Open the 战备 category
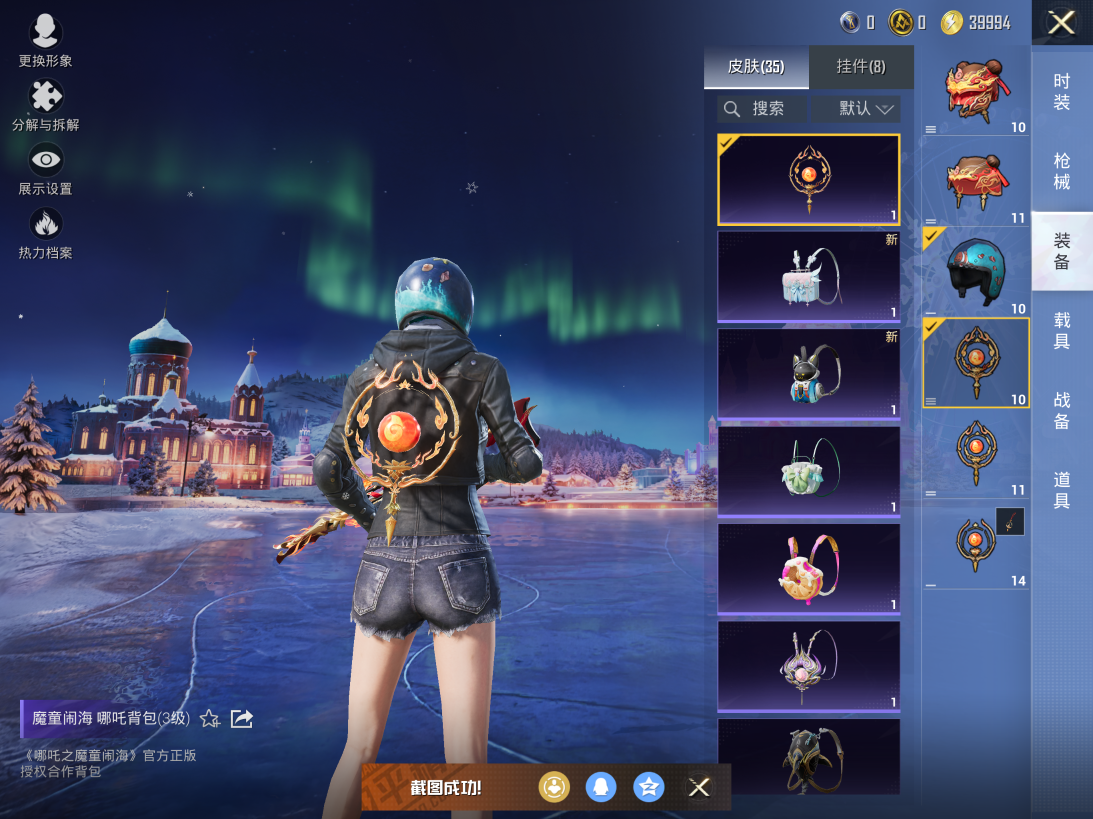This screenshot has width=1093, height=819. pyautogui.click(x=1062, y=411)
